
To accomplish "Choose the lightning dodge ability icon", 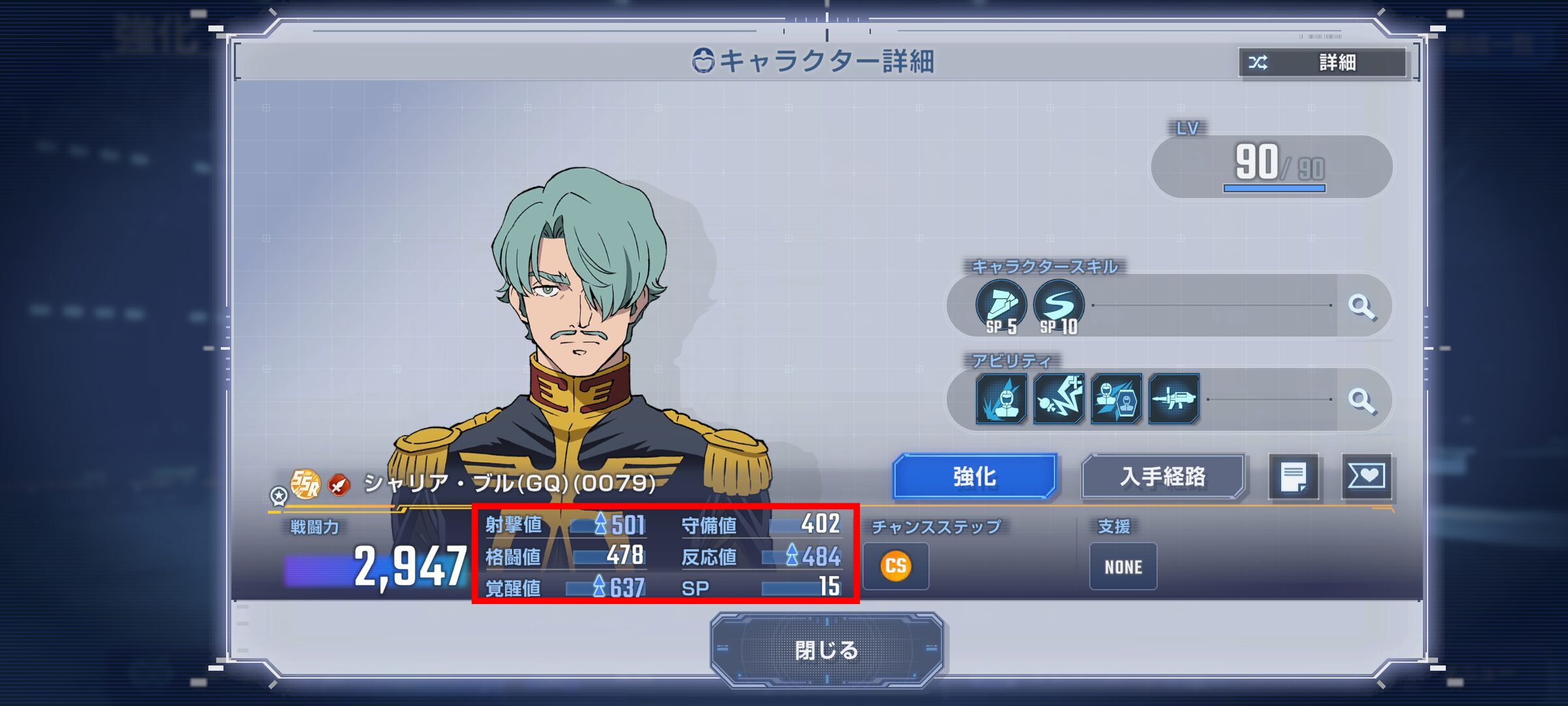I will pyautogui.click(x=1058, y=399).
